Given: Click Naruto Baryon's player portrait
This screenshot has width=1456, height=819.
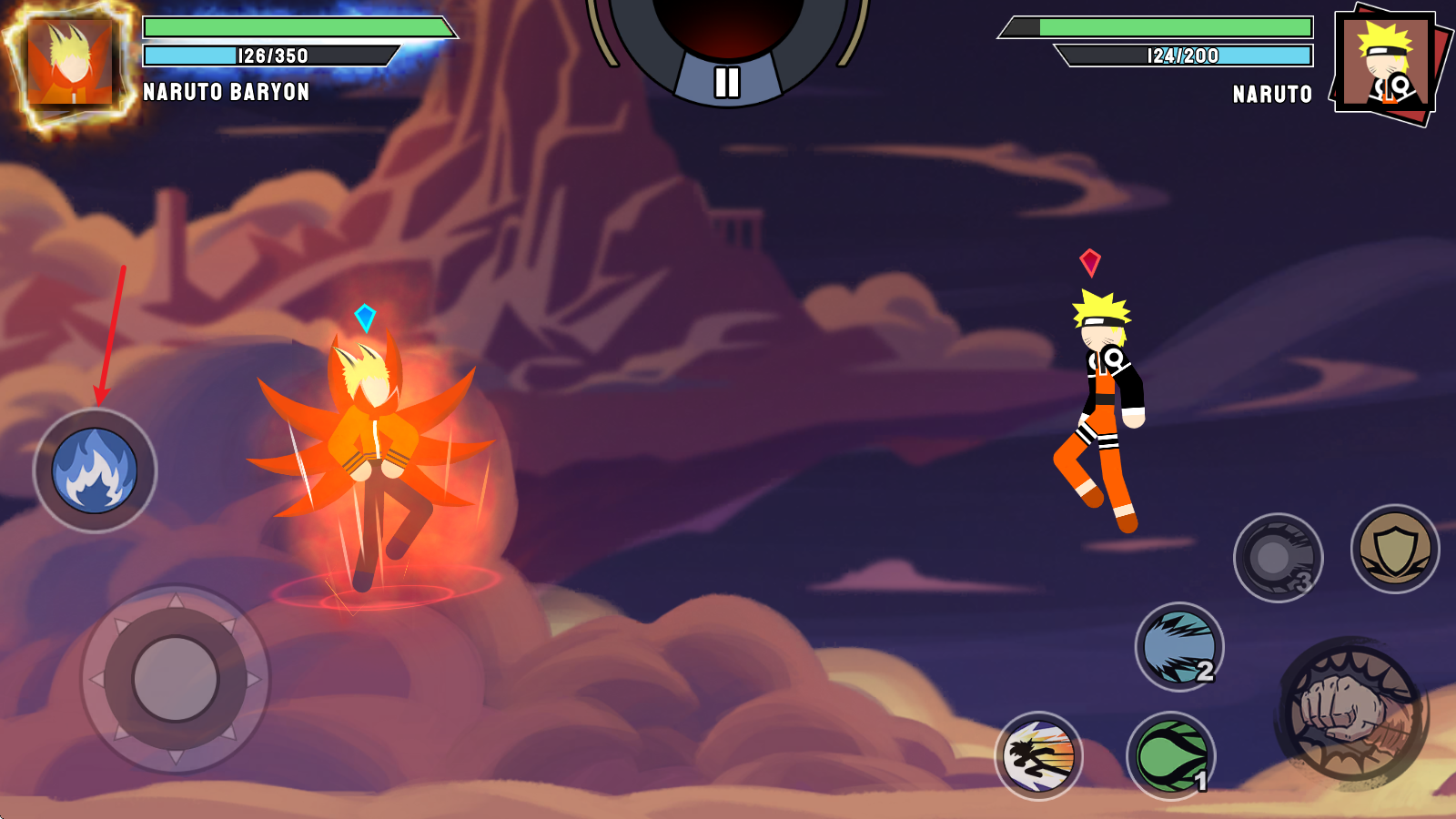Looking at the screenshot, I should 70,66.
